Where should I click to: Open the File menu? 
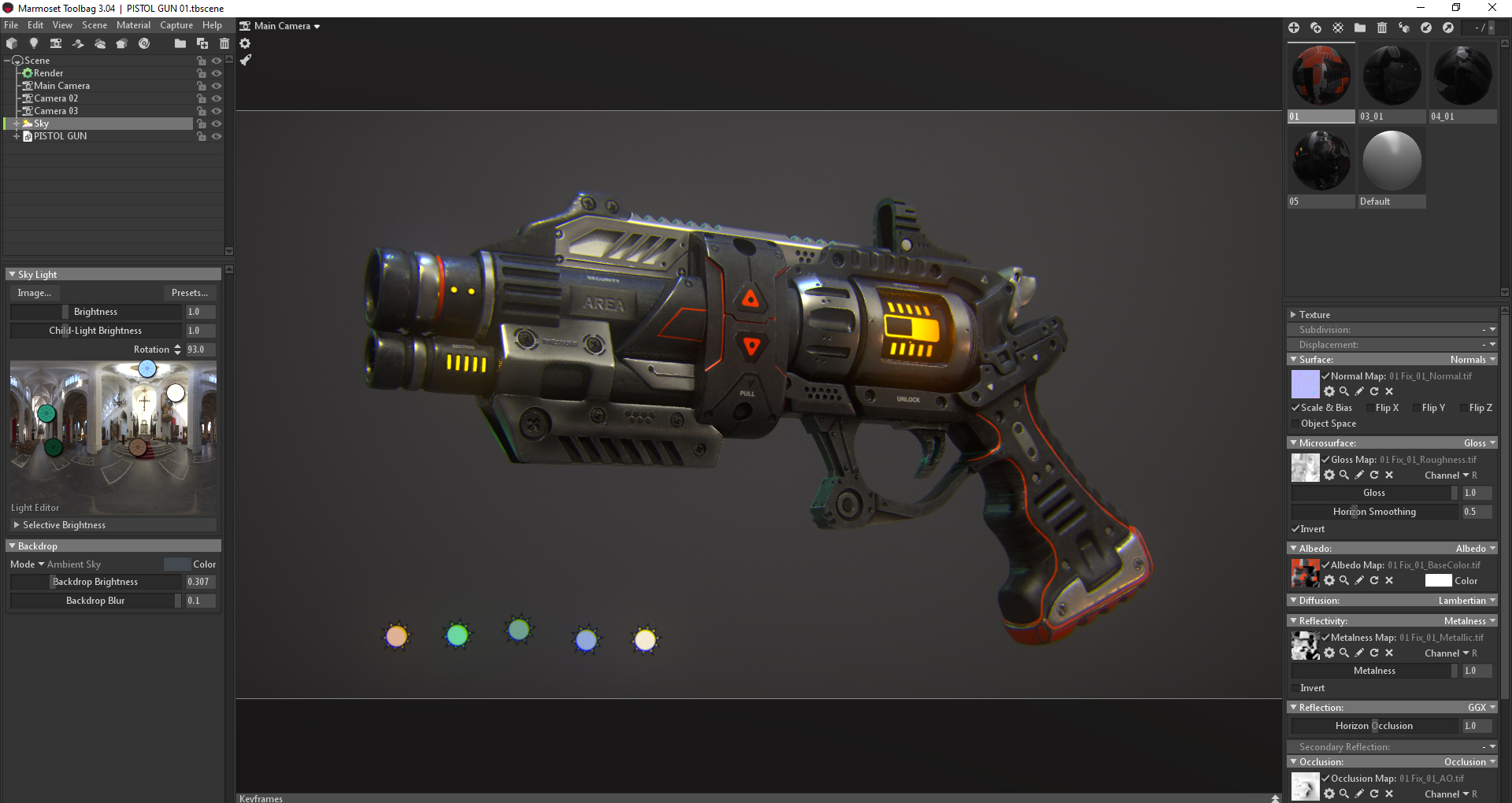coord(11,25)
